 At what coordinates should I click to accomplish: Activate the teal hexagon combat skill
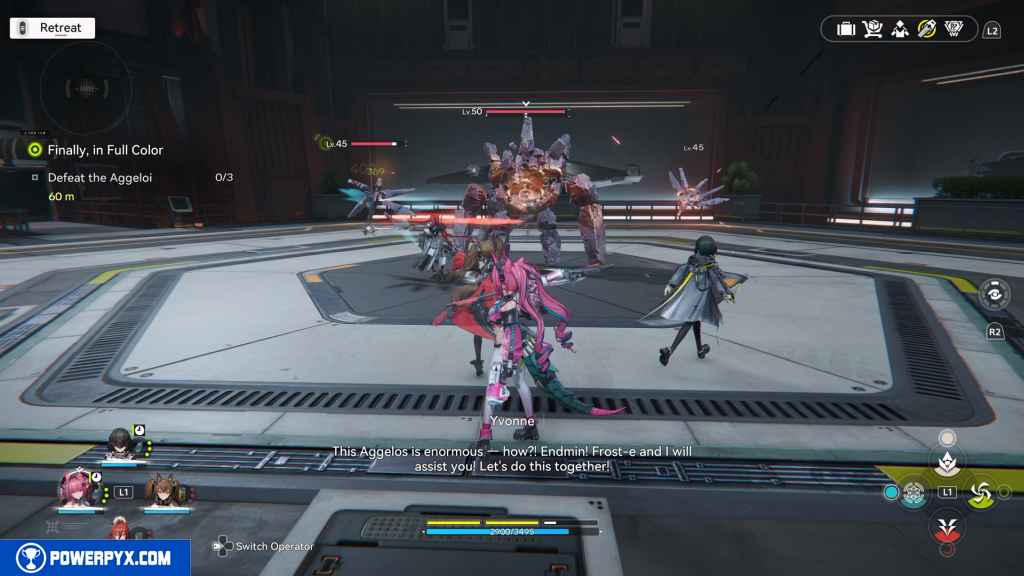point(912,492)
